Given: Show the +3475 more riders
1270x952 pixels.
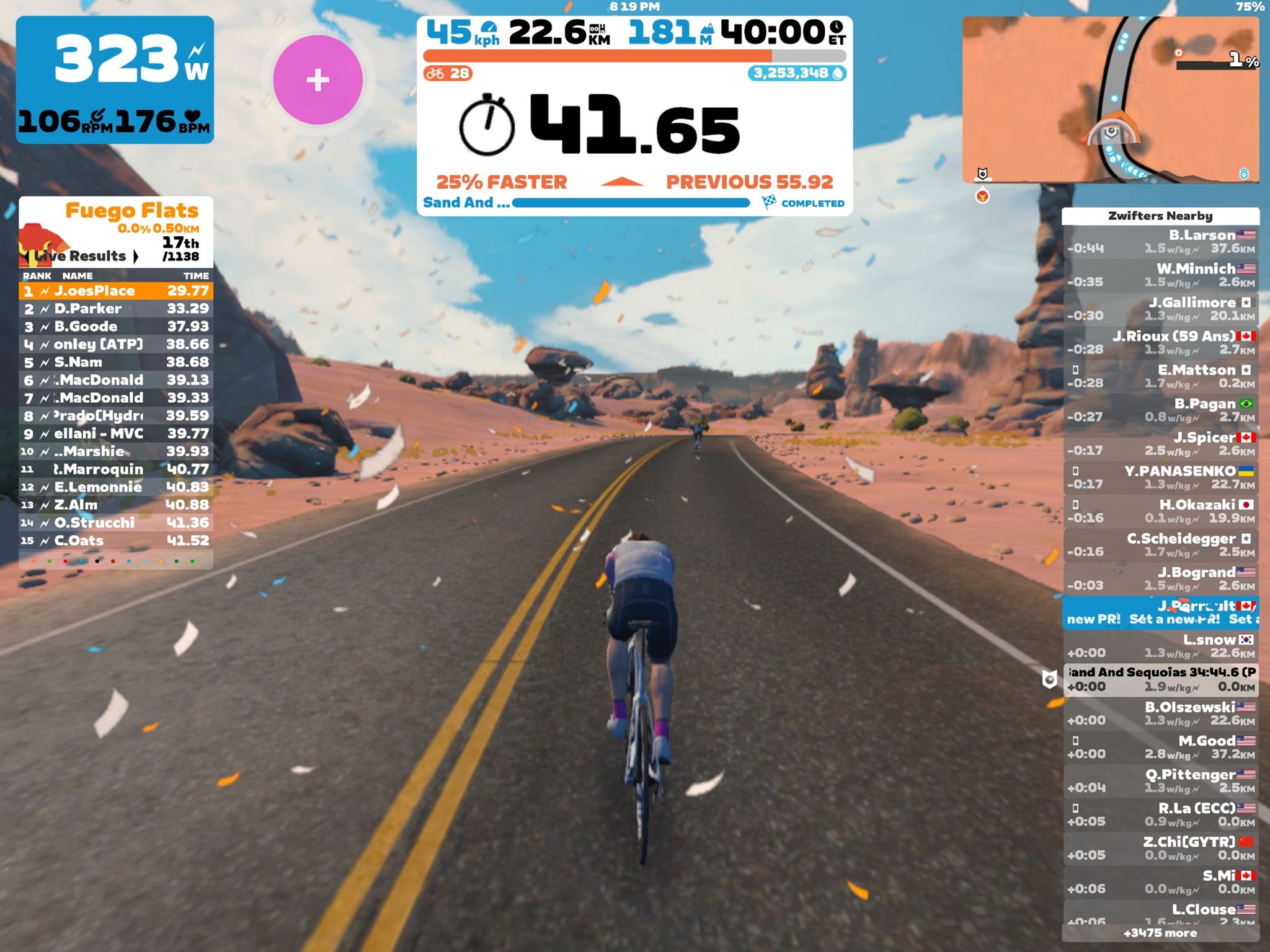Looking at the screenshot, I should (x=1160, y=933).
